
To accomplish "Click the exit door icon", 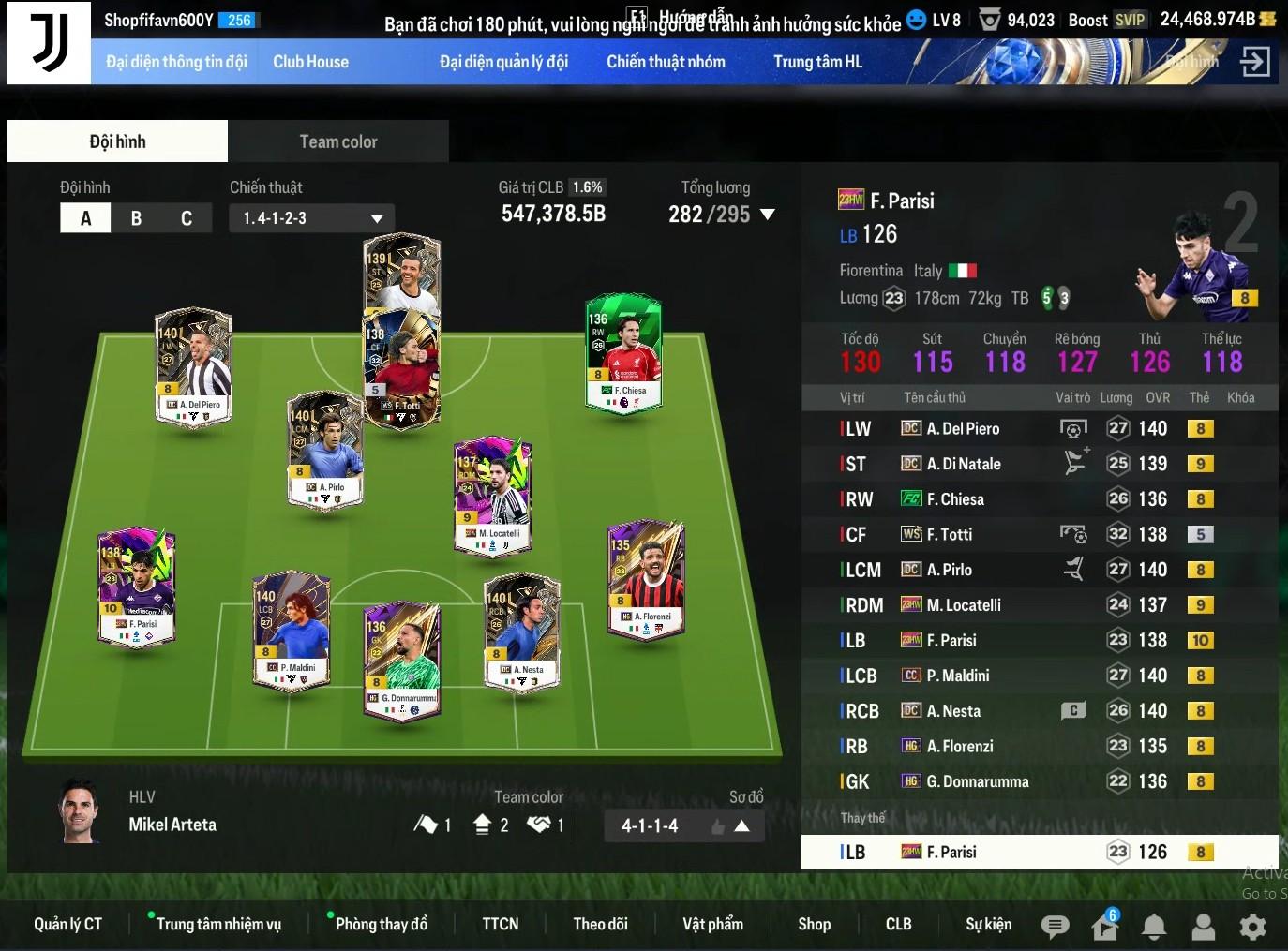I will tap(1254, 62).
